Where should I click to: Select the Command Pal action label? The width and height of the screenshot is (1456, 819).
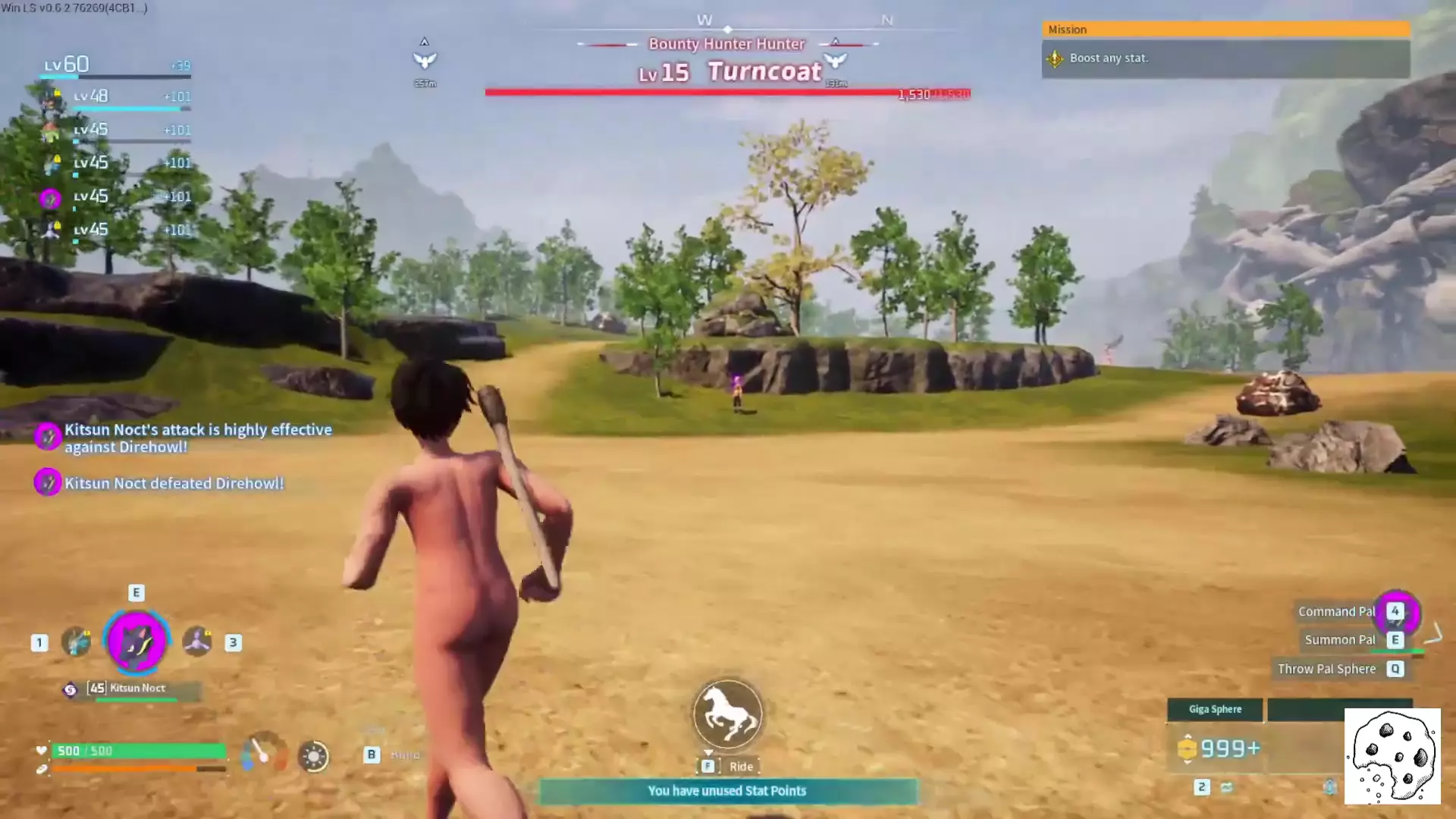[1336, 612]
